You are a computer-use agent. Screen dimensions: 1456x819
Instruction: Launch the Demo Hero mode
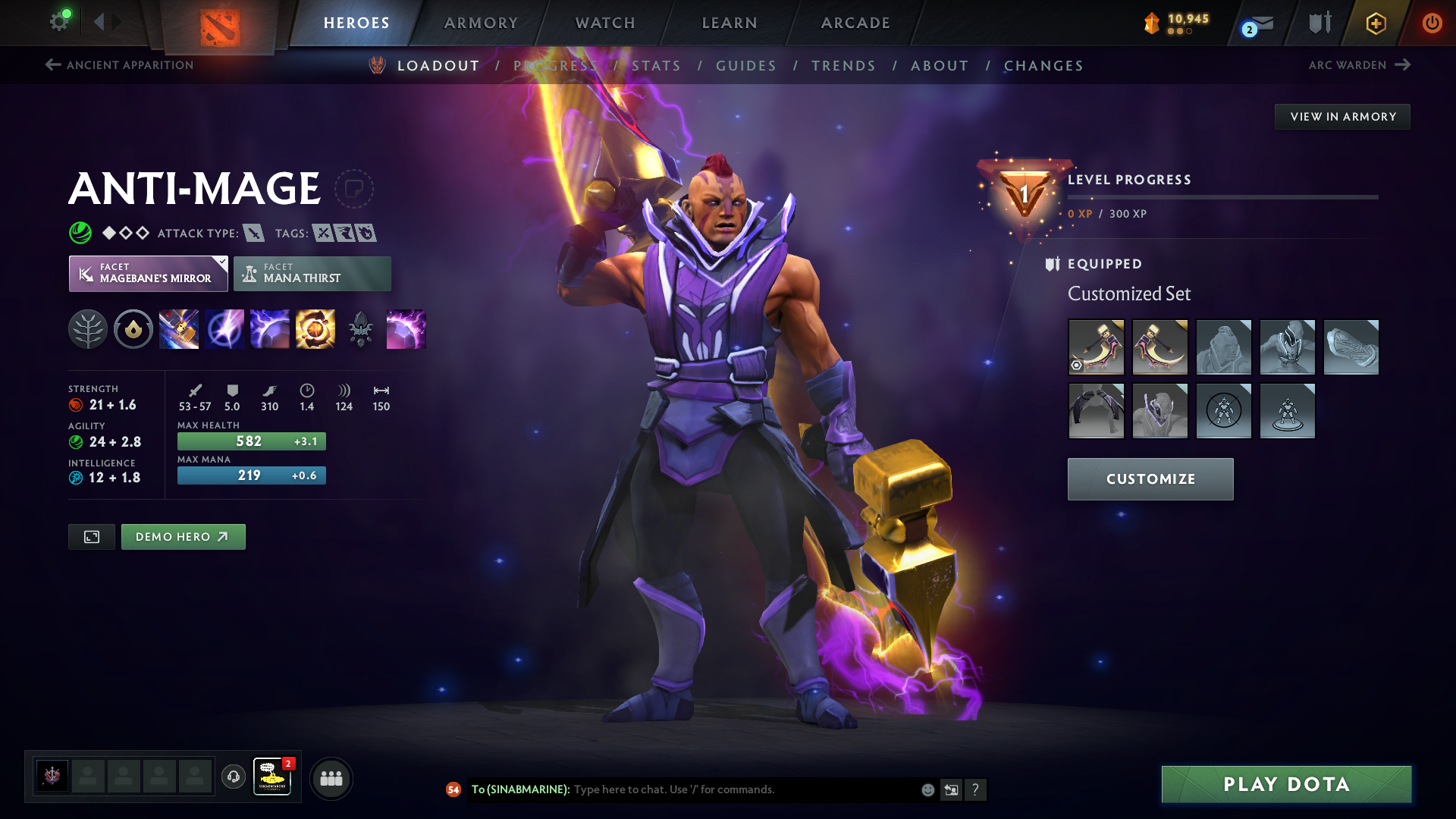pyautogui.click(x=183, y=537)
